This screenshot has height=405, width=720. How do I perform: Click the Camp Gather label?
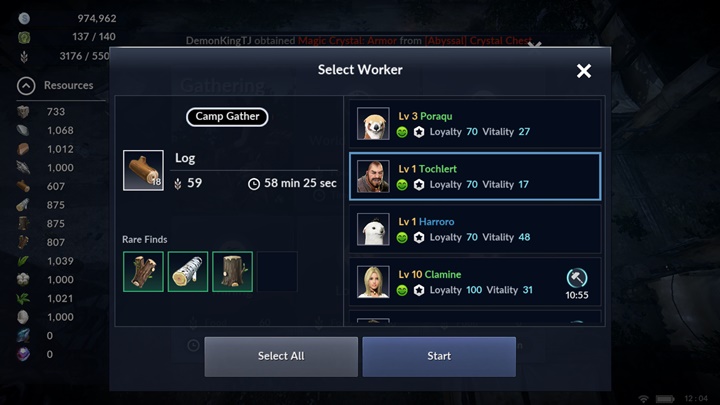tap(227, 117)
